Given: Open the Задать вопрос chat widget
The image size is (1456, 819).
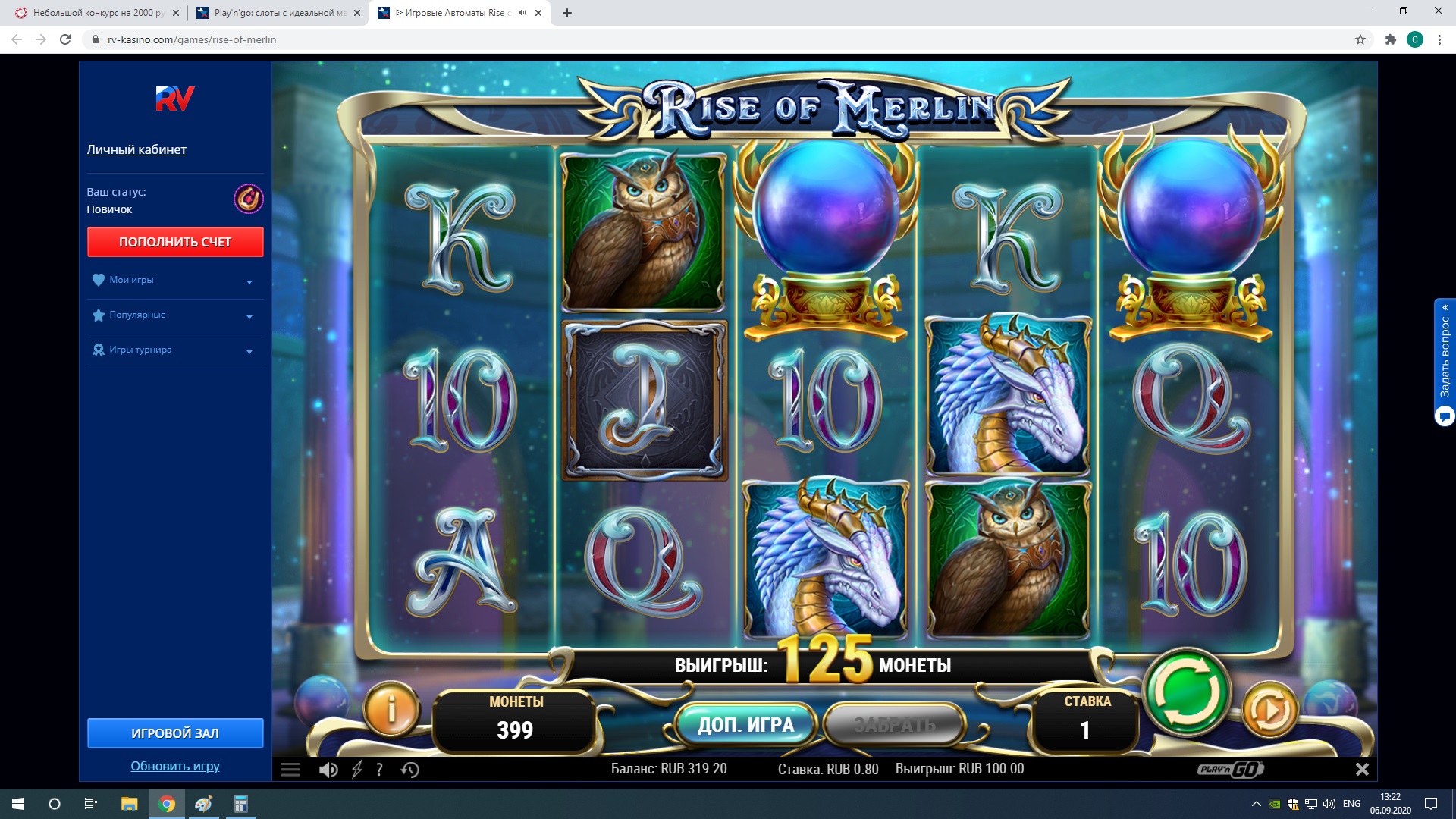Looking at the screenshot, I should tap(1445, 362).
